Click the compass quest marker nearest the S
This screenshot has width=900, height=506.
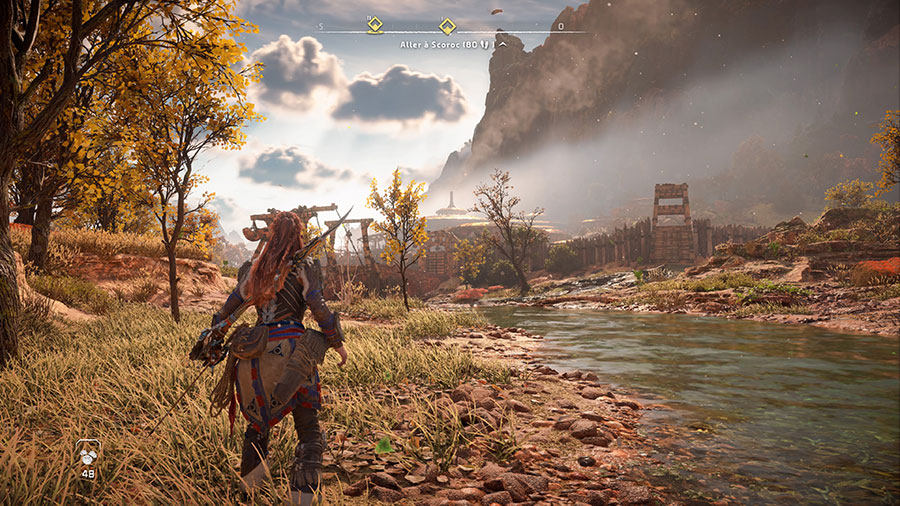375,25
